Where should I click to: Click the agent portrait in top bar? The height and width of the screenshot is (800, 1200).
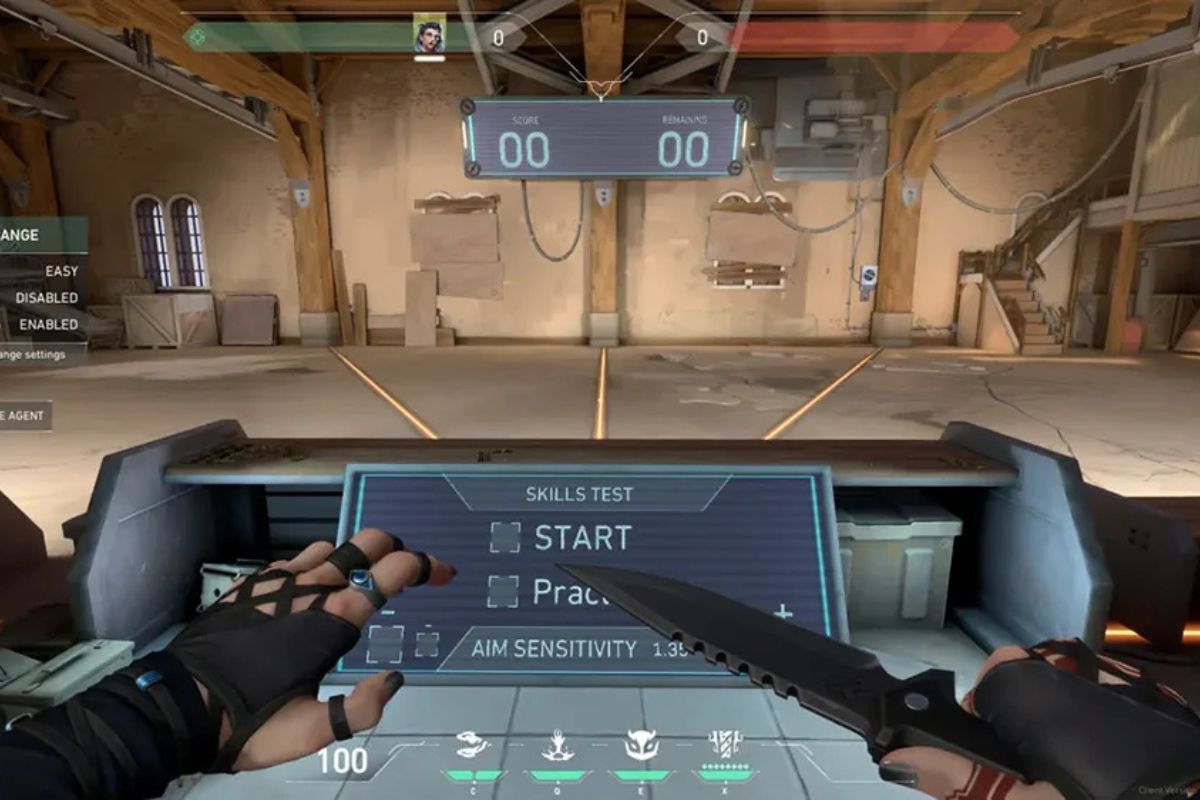(x=429, y=33)
